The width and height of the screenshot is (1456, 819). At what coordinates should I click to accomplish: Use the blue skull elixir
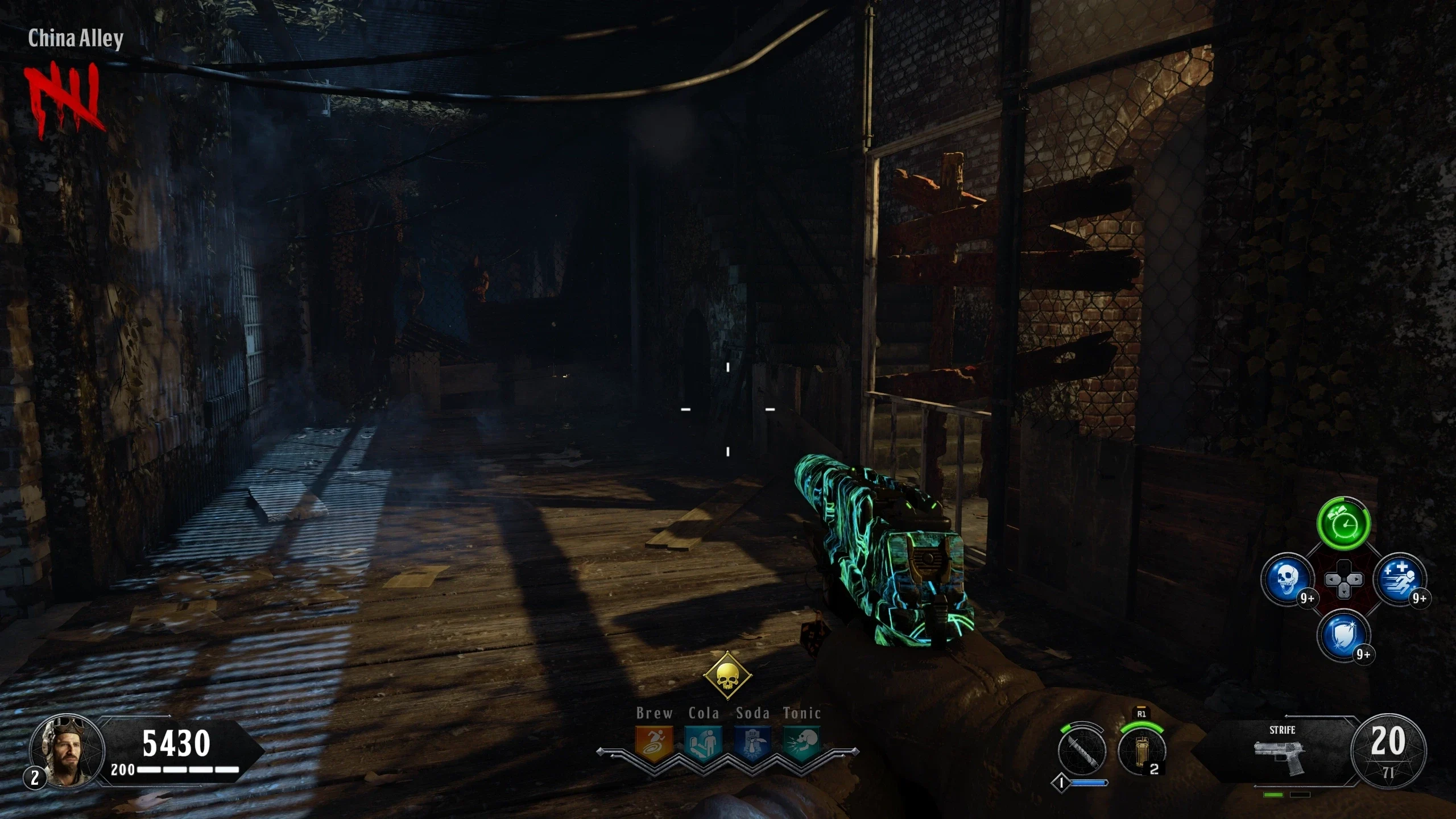1287,580
